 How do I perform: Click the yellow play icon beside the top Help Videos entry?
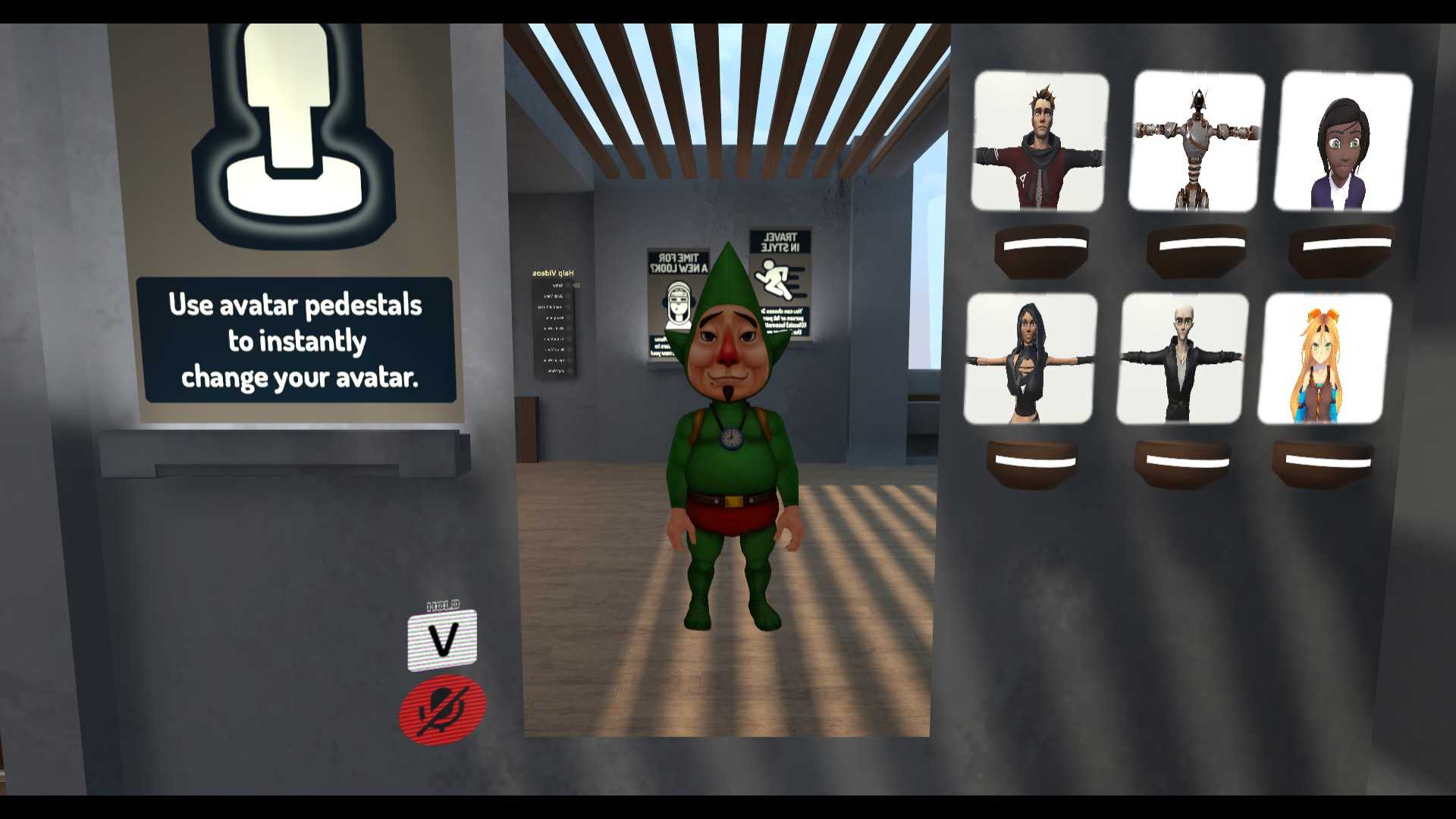coord(576,285)
